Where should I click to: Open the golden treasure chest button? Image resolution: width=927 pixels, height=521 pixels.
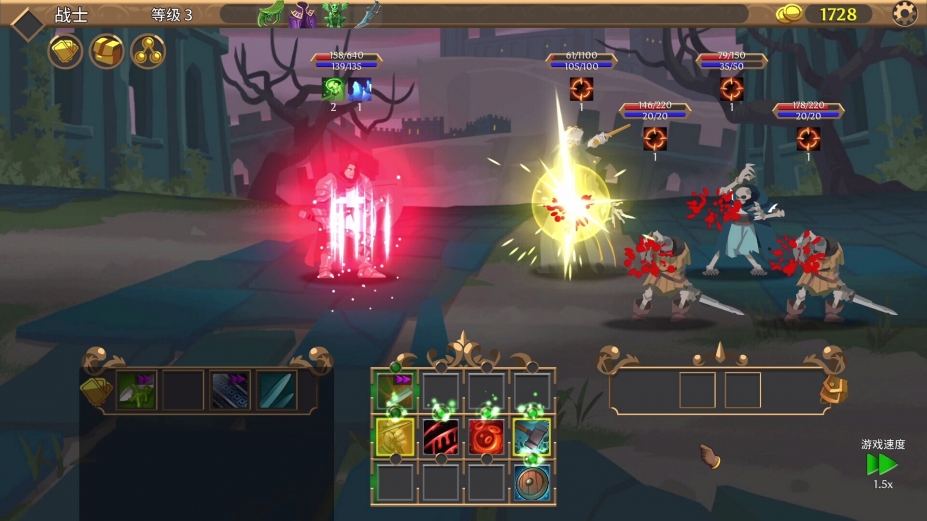(x=107, y=51)
